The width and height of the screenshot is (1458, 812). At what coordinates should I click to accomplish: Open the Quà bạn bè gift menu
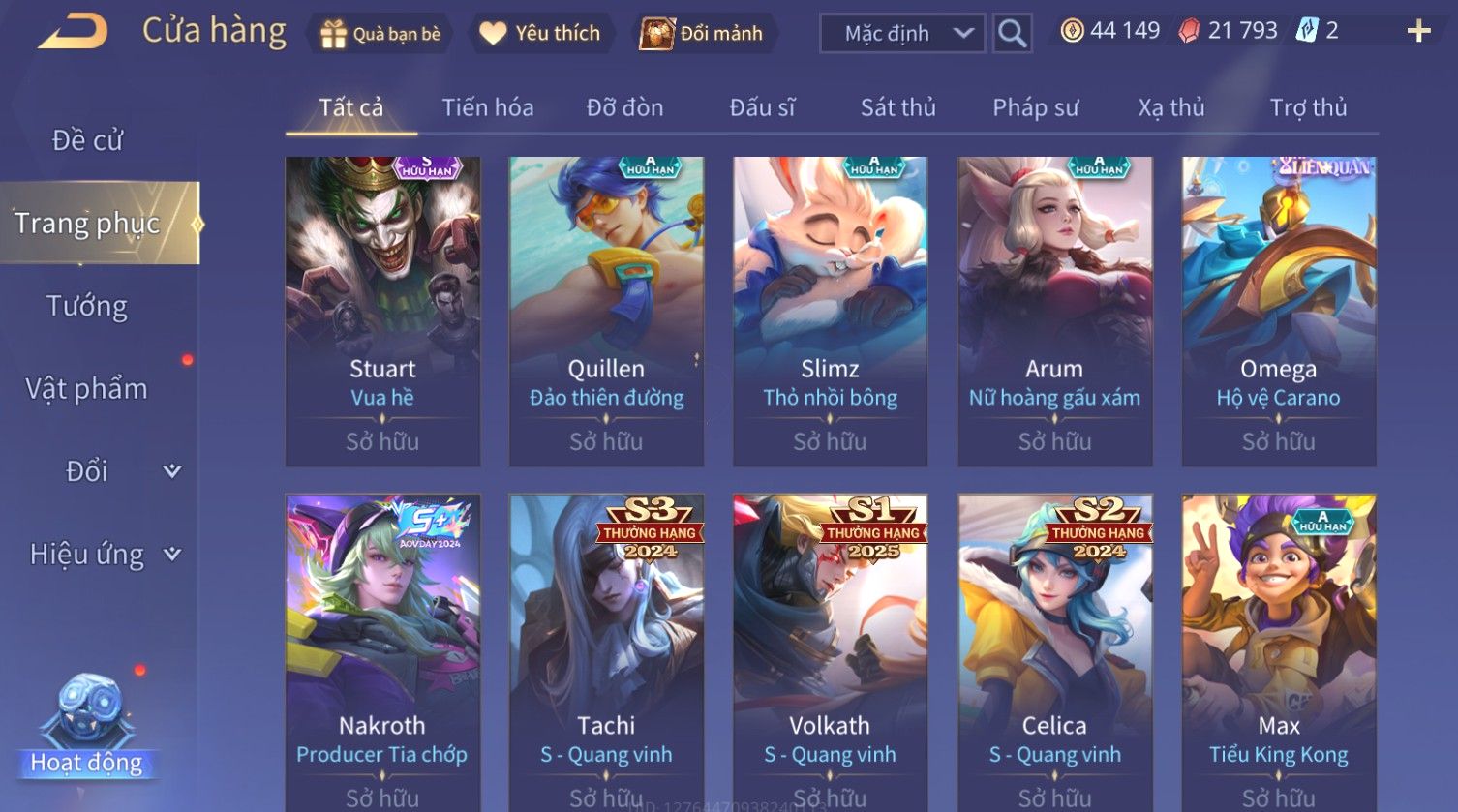(x=380, y=34)
